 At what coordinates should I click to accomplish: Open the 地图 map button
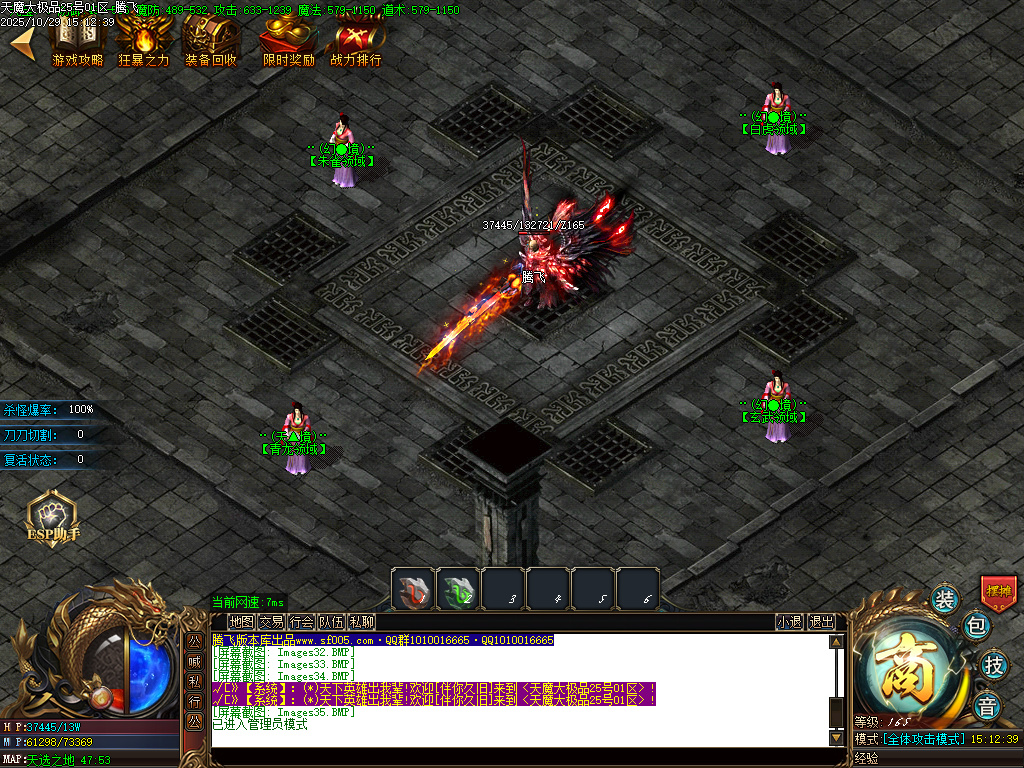(241, 622)
